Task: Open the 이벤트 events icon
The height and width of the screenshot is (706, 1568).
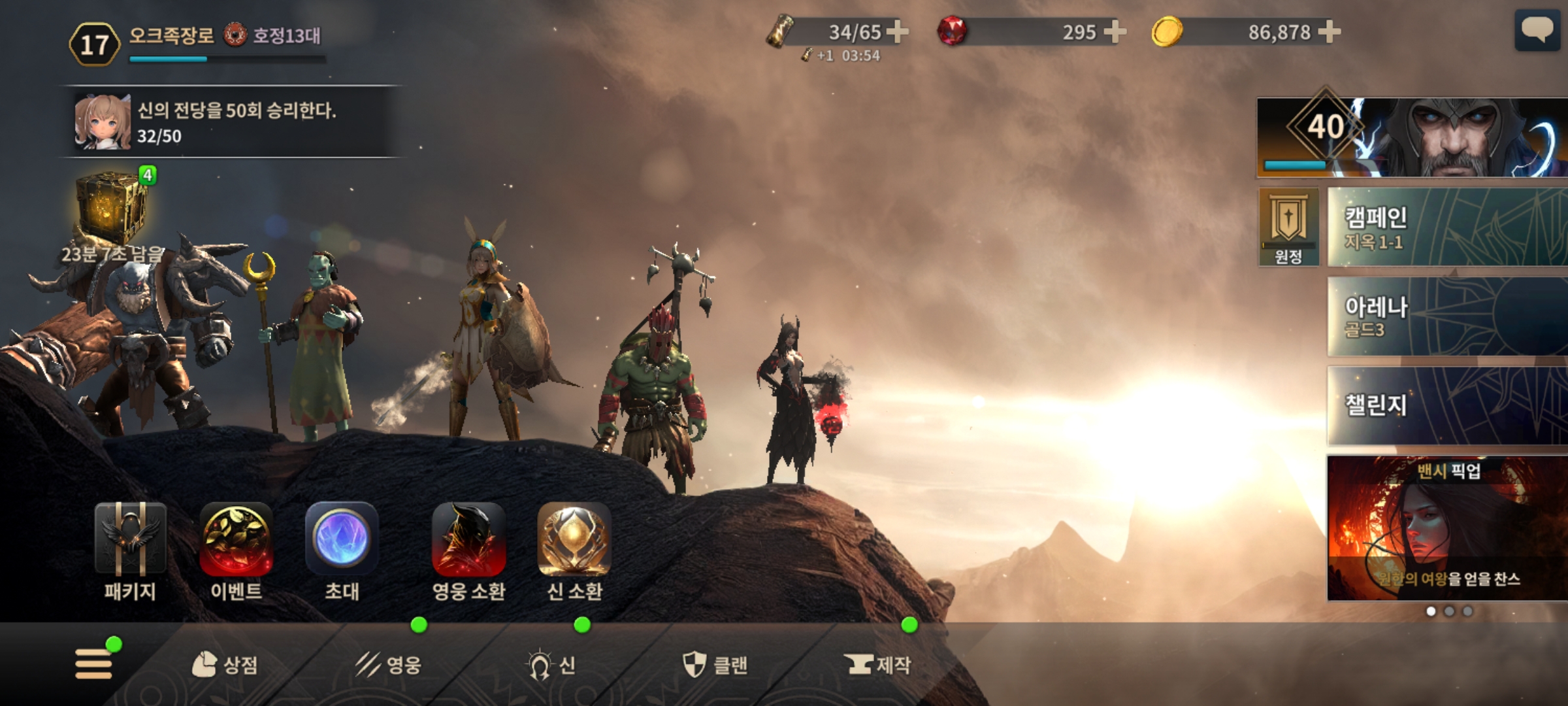Action: click(236, 550)
